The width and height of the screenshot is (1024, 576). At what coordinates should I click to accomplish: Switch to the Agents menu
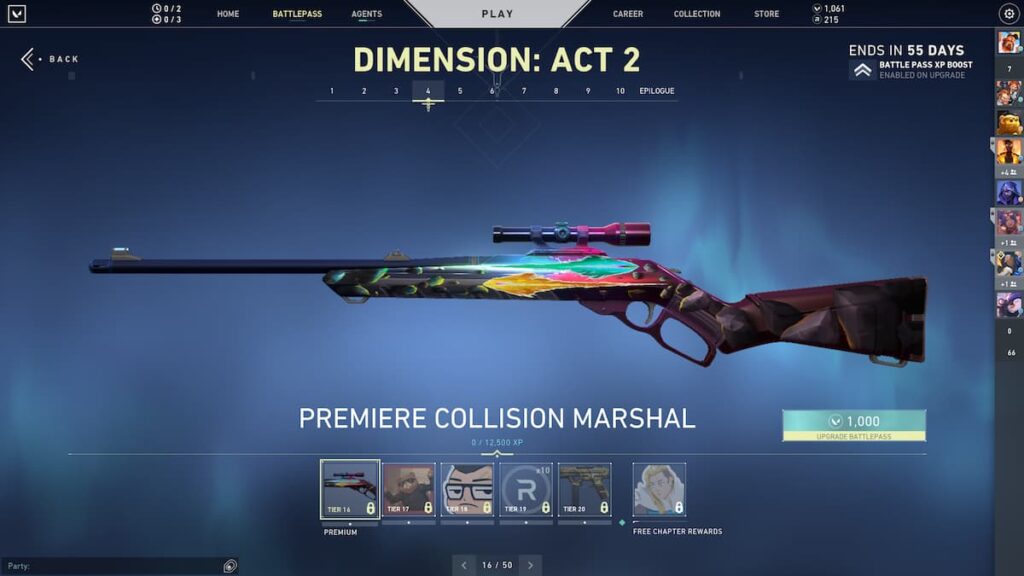pos(366,14)
